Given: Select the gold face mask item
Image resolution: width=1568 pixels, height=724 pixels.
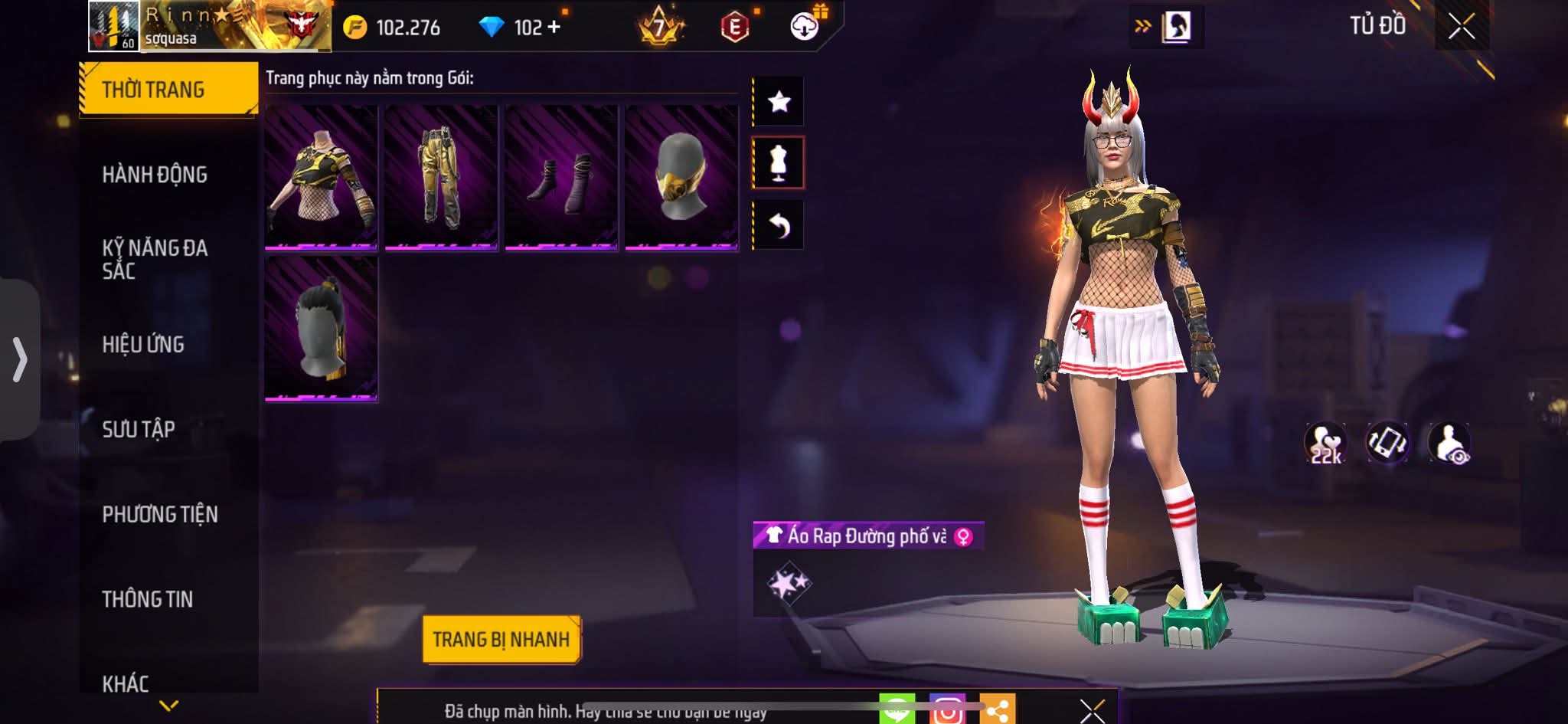Looking at the screenshot, I should coord(681,178).
